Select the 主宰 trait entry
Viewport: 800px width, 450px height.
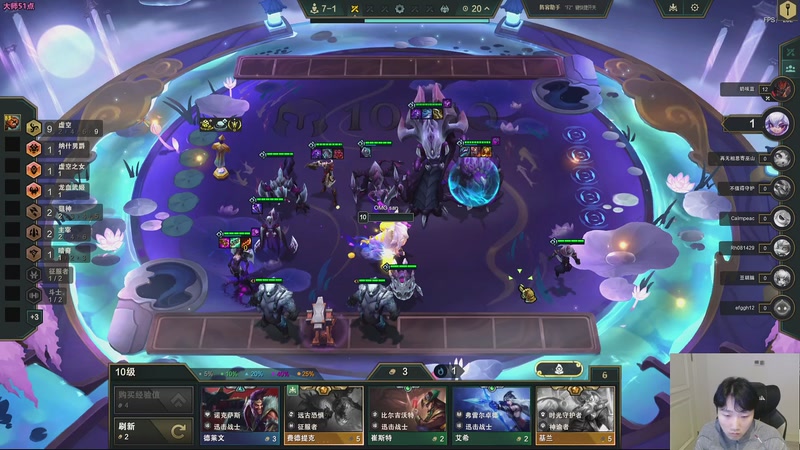[60, 233]
